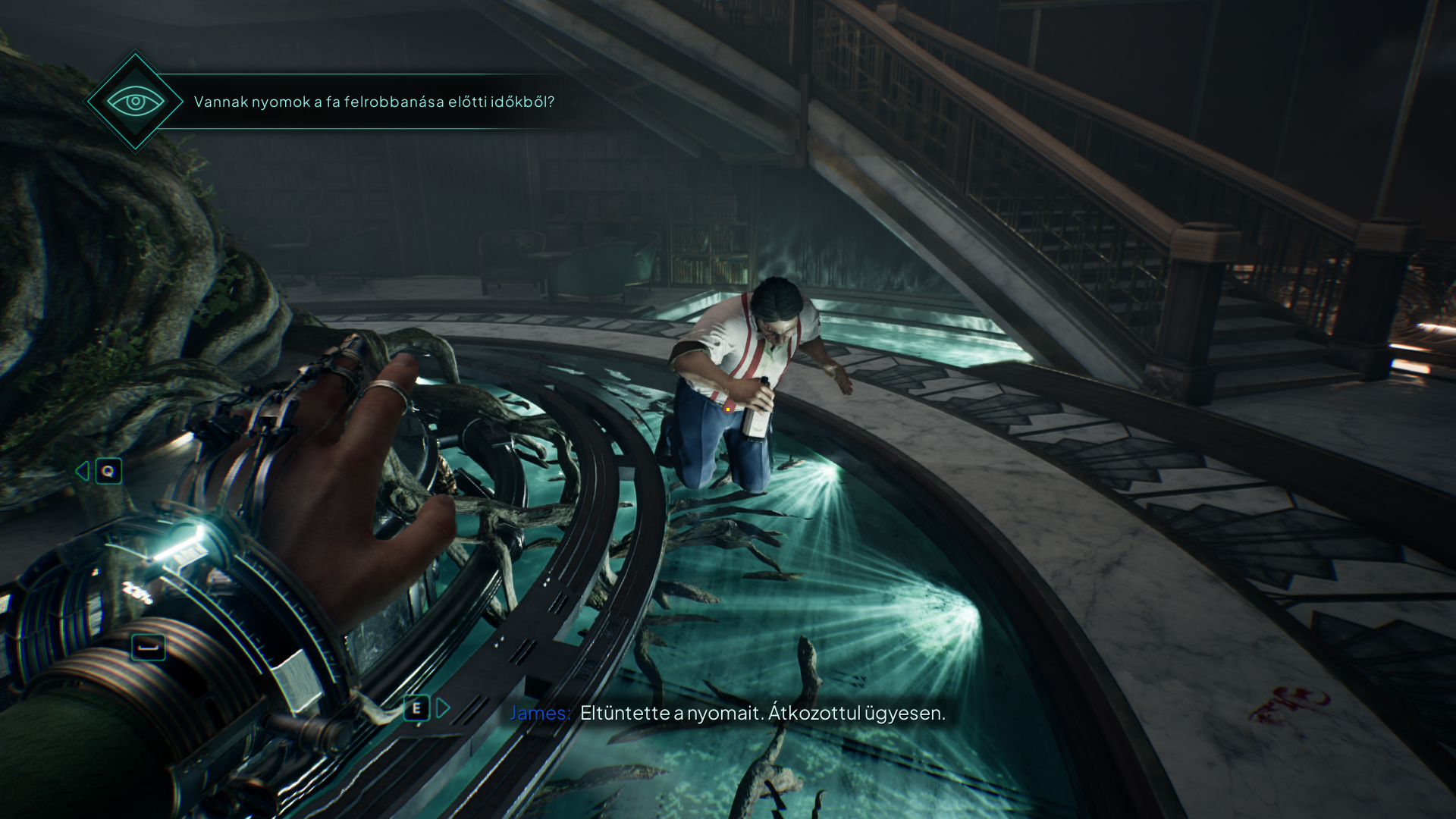
Task: Select the objective question about the tree explosion
Action: point(374,102)
